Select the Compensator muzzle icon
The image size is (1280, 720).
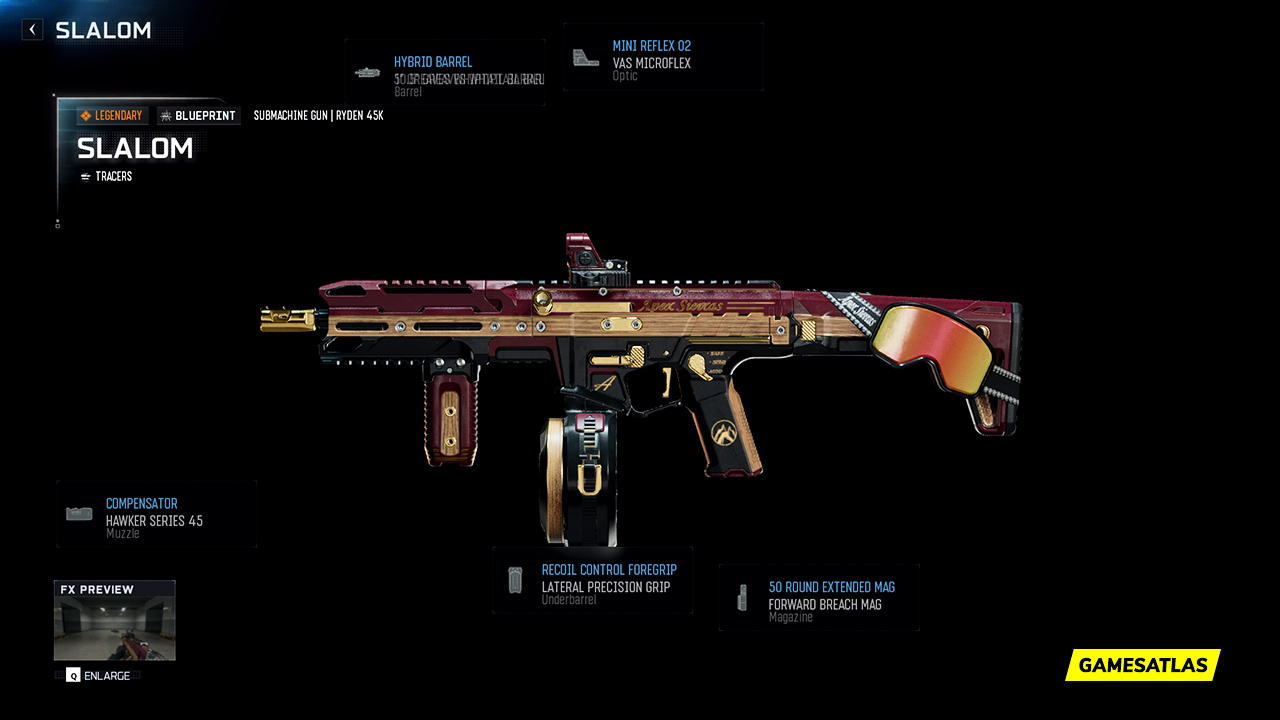click(78, 512)
